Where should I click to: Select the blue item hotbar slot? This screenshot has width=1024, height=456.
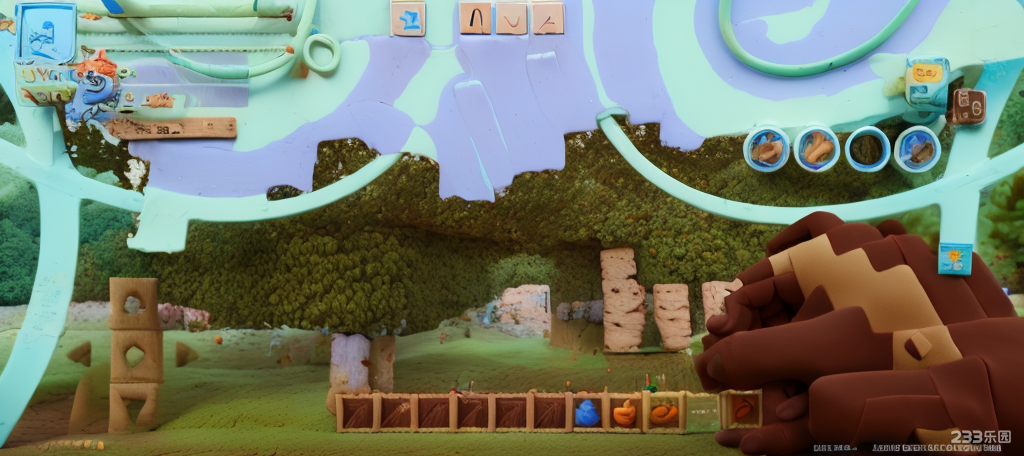coord(587,412)
